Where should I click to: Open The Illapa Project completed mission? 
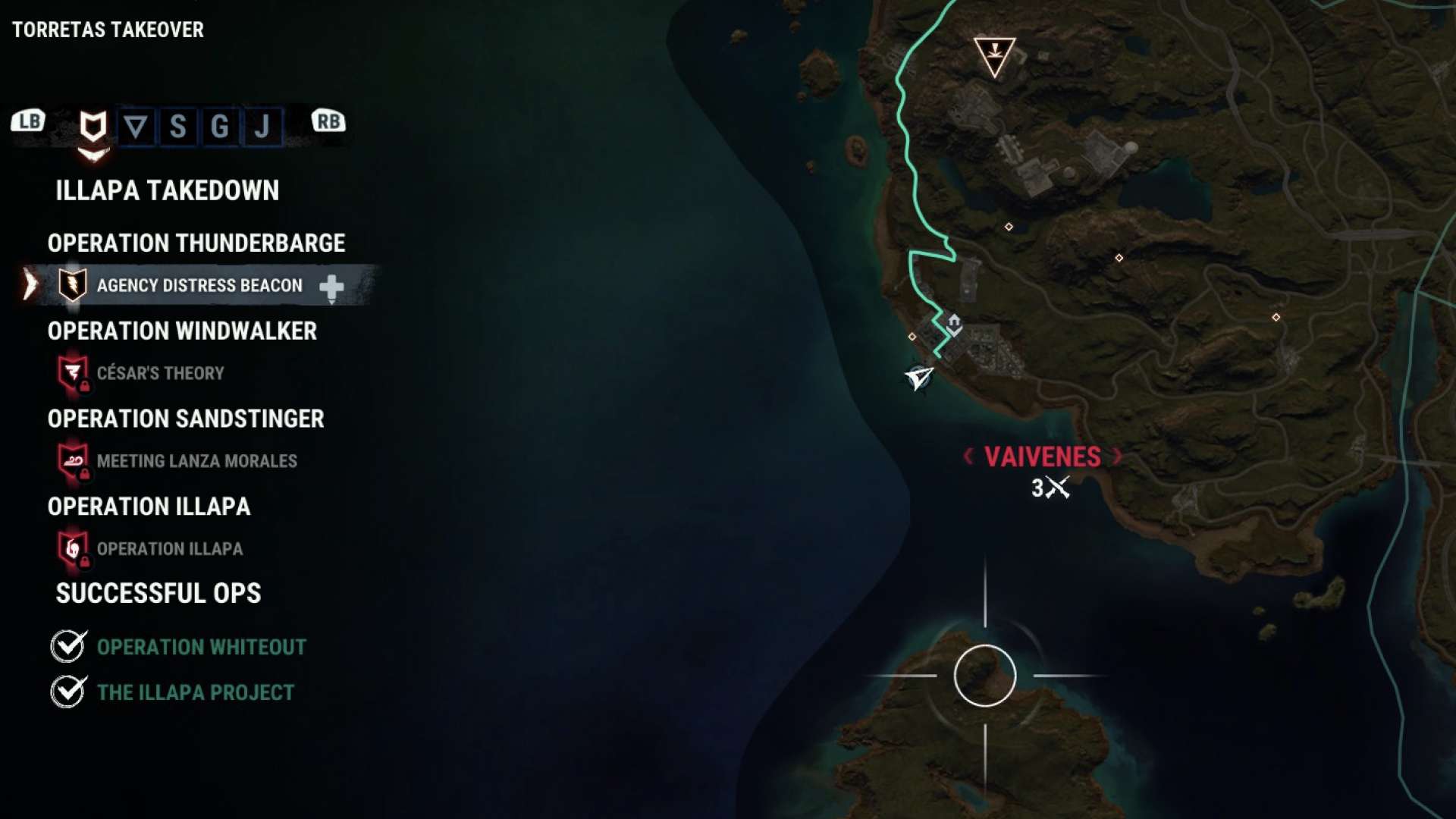[195, 692]
